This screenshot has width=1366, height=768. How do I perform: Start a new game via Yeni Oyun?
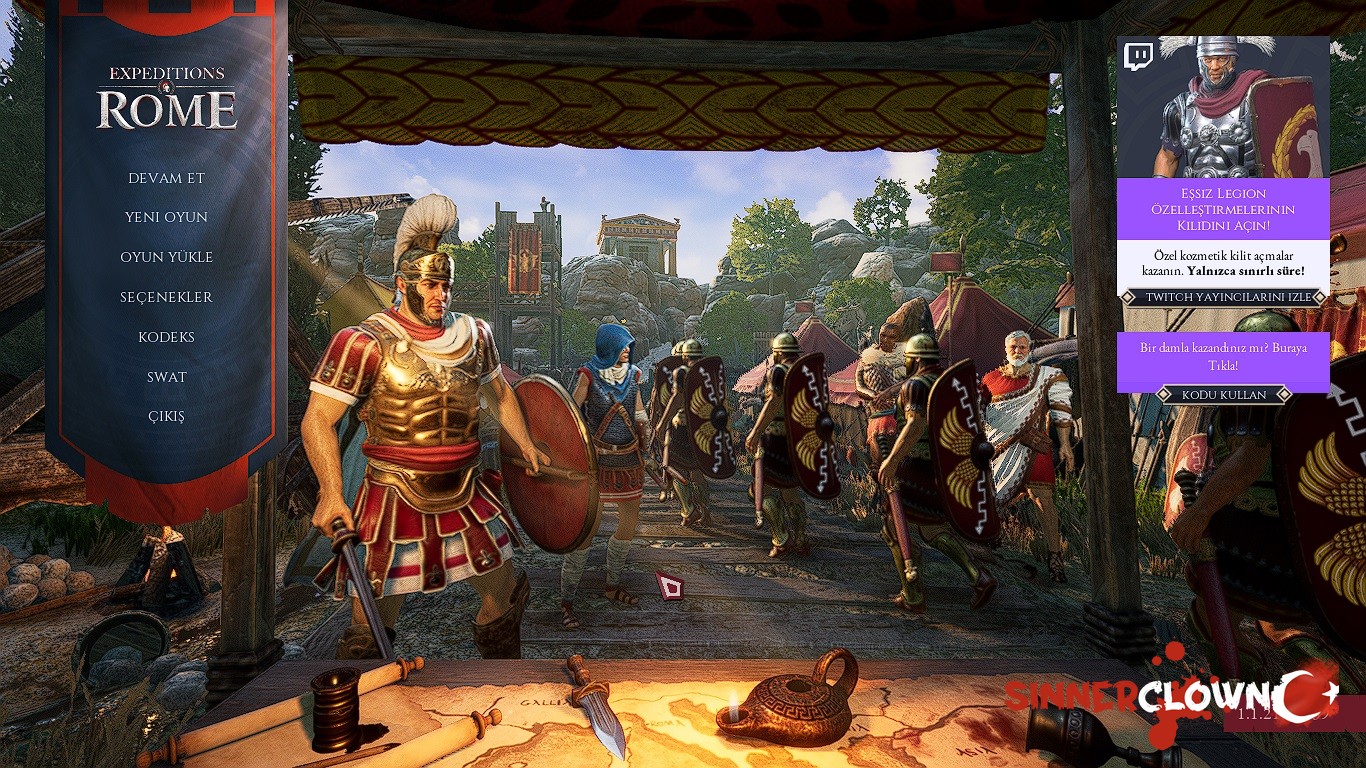pyautogui.click(x=166, y=217)
